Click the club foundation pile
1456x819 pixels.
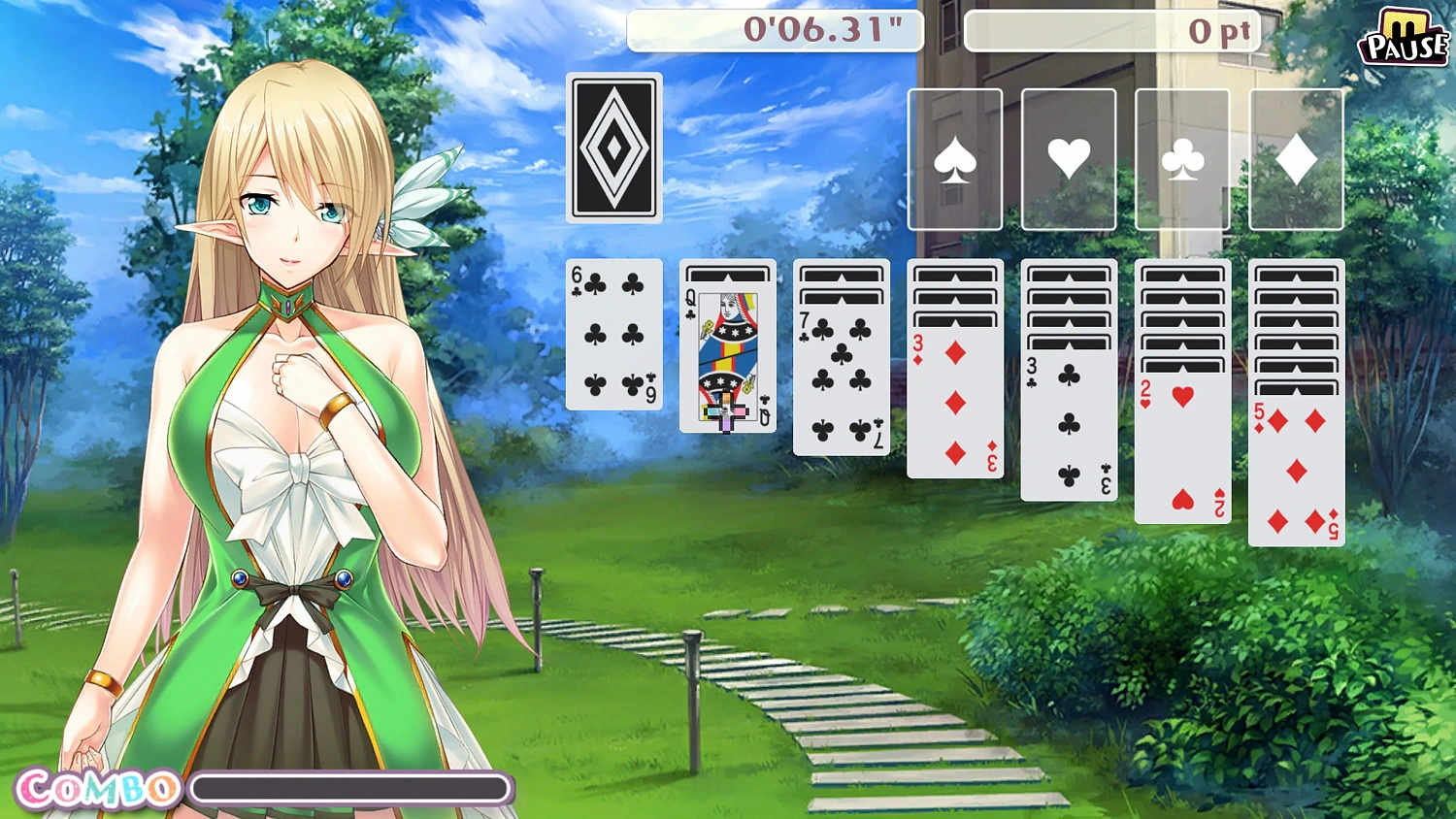(1181, 158)
